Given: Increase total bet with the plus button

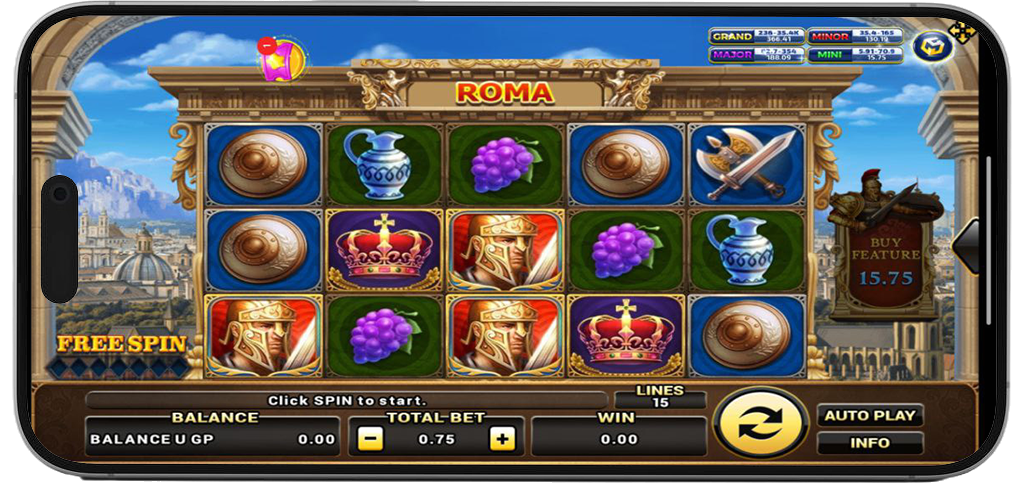Looking at the screenshot, I should [x=502, y=438].
